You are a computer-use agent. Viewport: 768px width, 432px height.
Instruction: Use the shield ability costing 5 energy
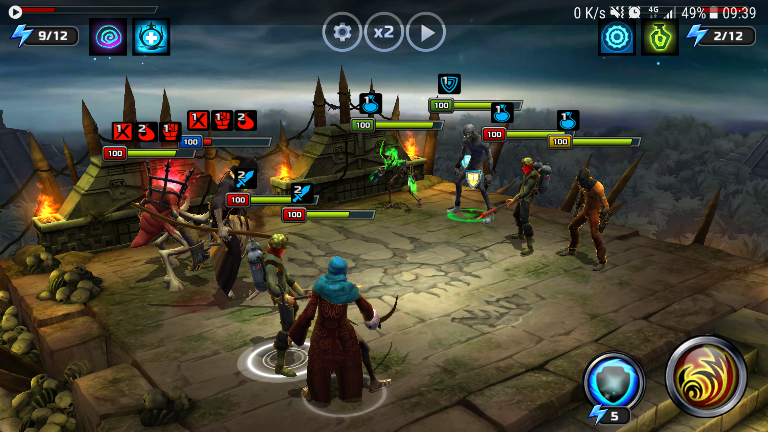pyautogui.click(x=614, y=383)
